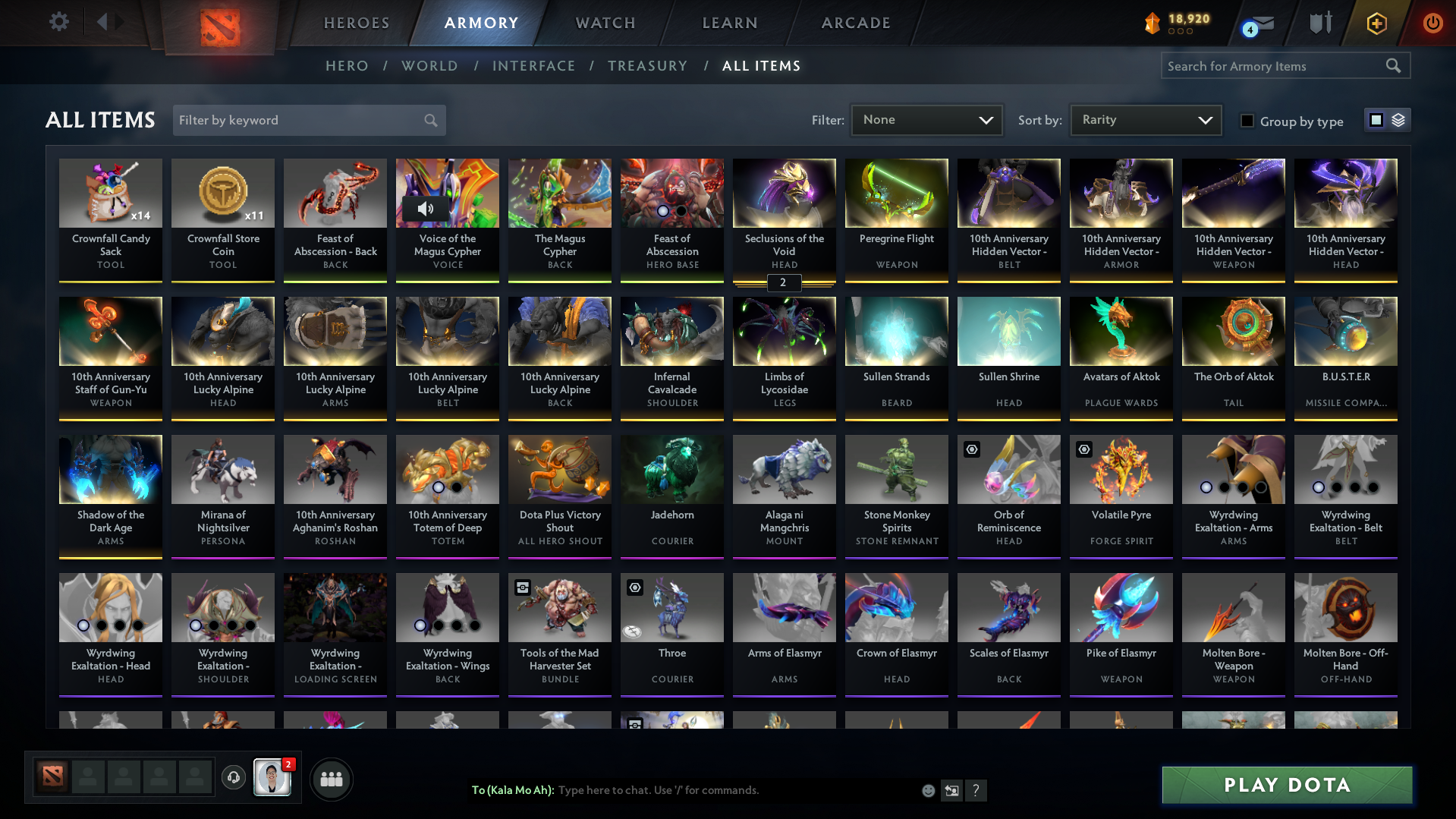The width and height of the screenshot is (1456, 819).
Task: Click the Dota Plus hexagon icon
Action: pos(1376,23)
